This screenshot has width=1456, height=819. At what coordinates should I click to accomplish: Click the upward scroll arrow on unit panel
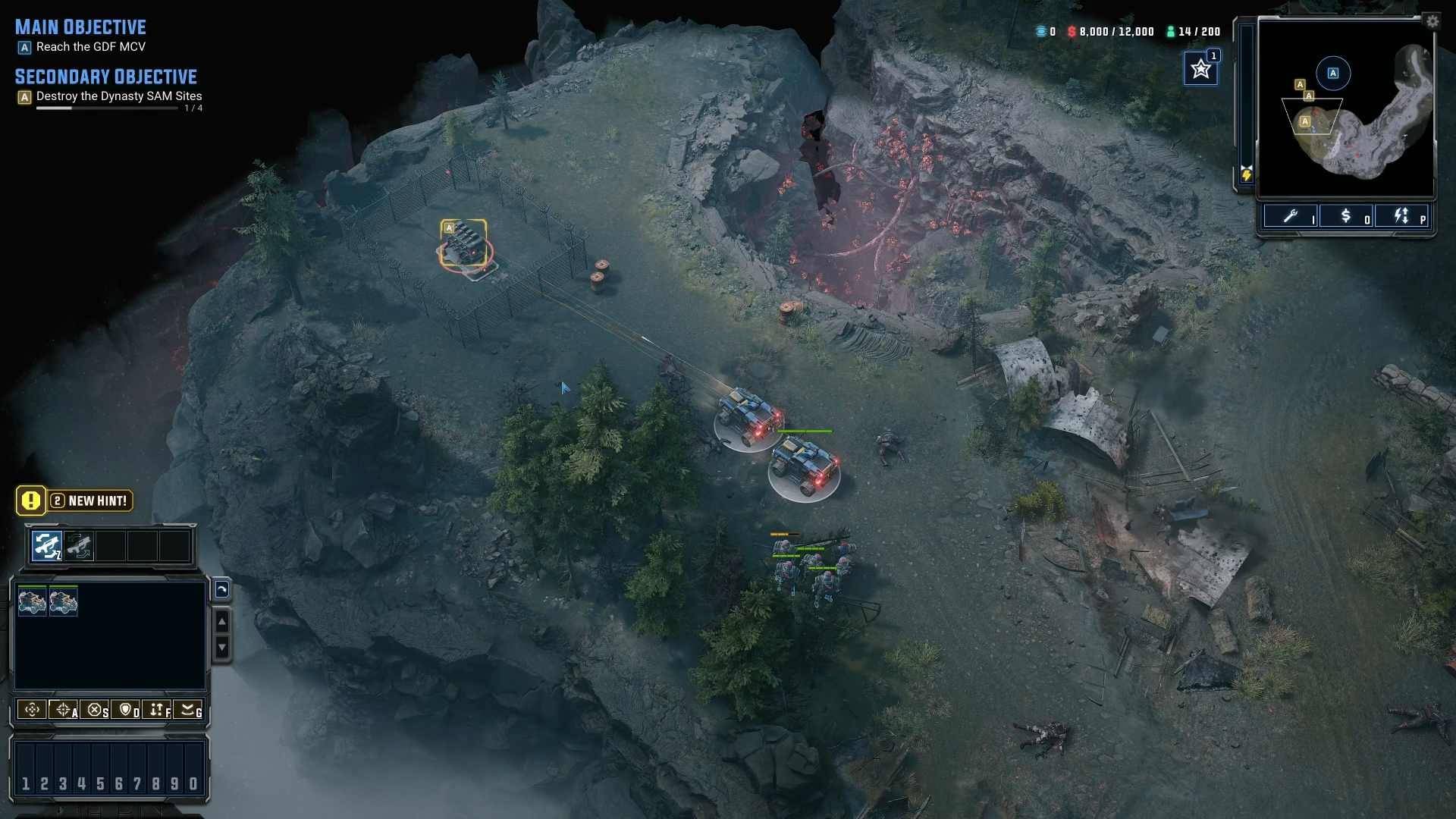coord(221,622)
